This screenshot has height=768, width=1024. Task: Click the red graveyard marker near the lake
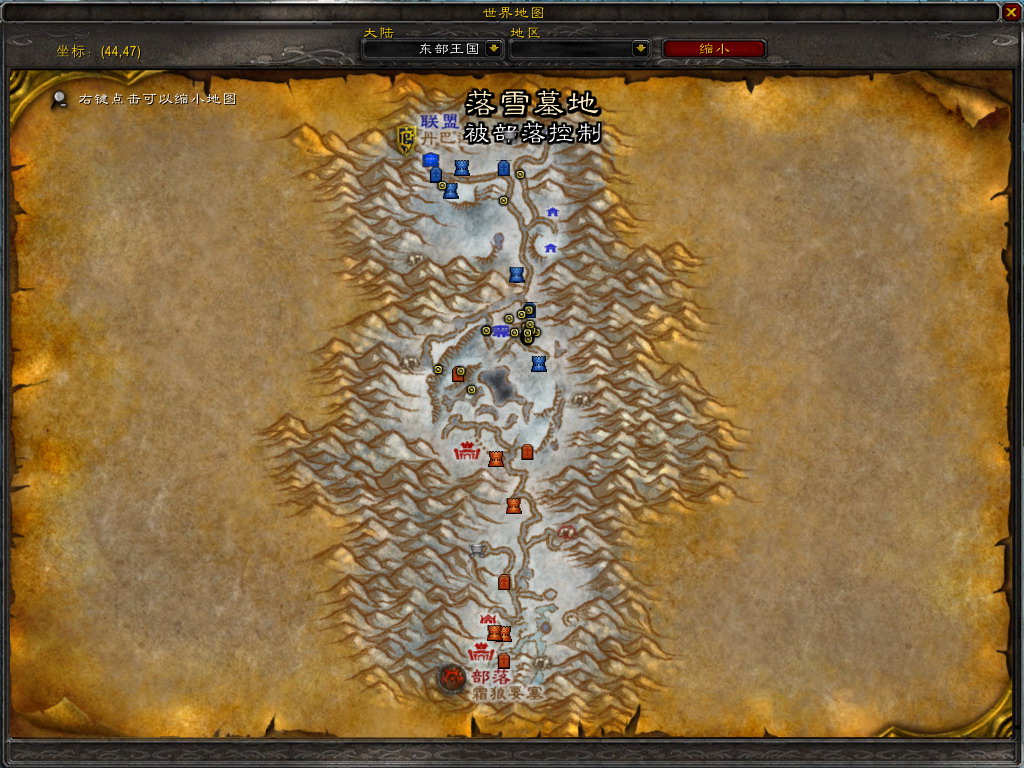pyautogui.click(x=459, y=374)
